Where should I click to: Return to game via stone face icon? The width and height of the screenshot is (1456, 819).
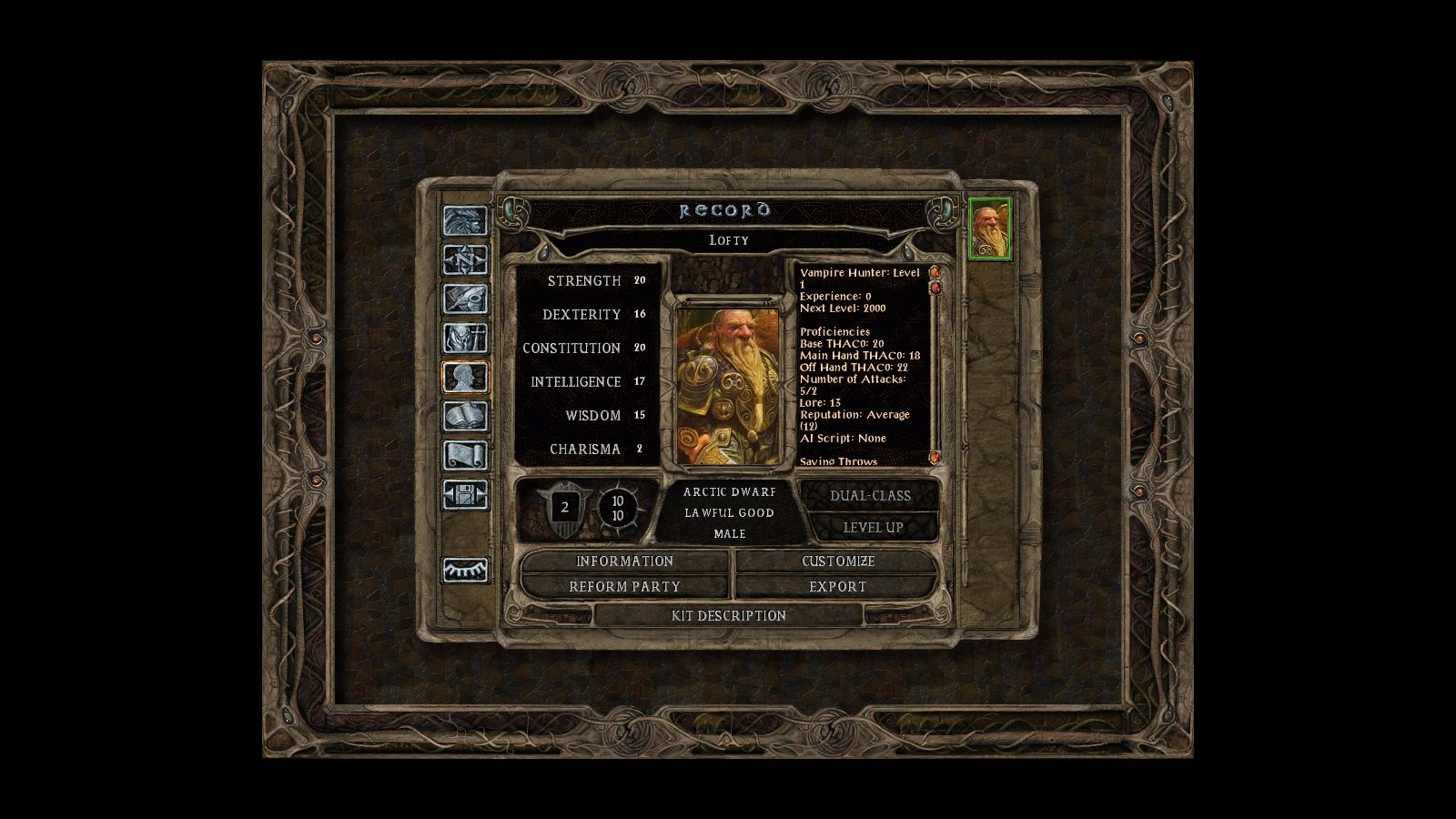click(465, 221)
